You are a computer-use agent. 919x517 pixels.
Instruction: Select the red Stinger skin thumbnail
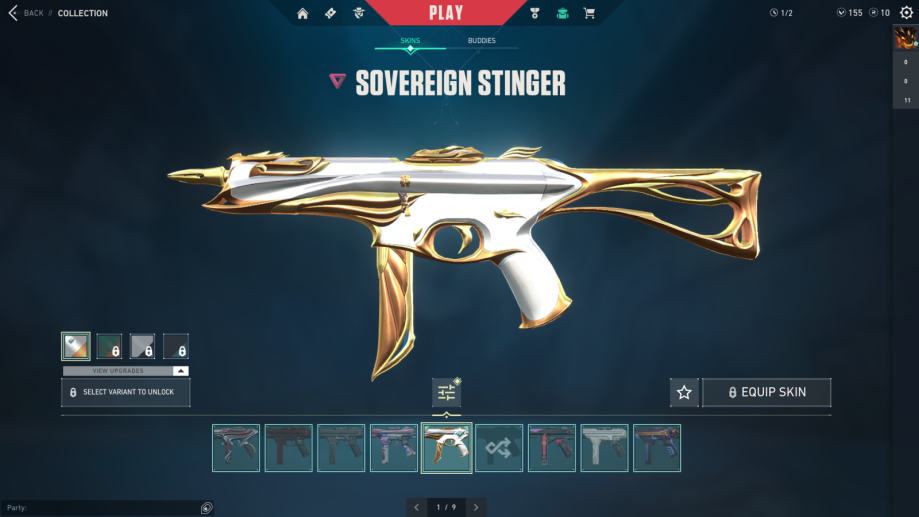(x=552, y=448)
